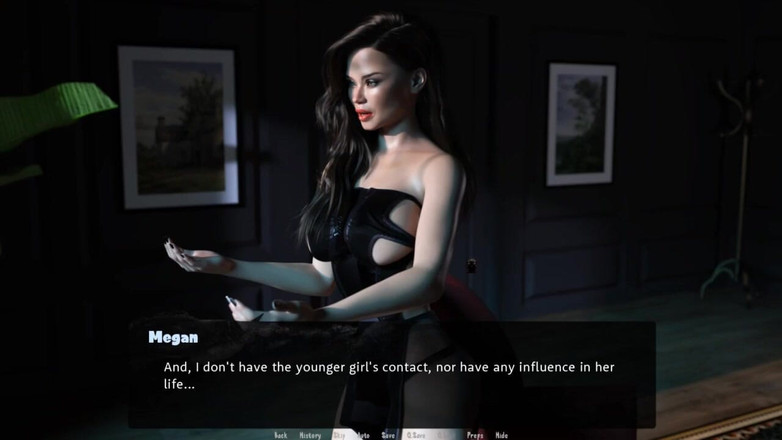Open the dialogue History log
The width and height of the screenshot is (782, 440).
point(310,435)
